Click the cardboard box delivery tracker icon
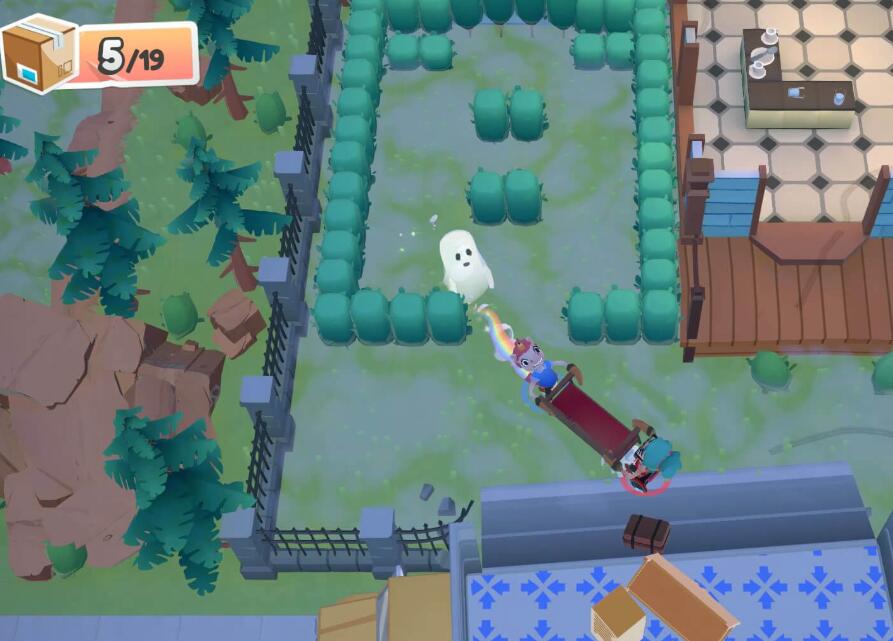 point(40,53)
